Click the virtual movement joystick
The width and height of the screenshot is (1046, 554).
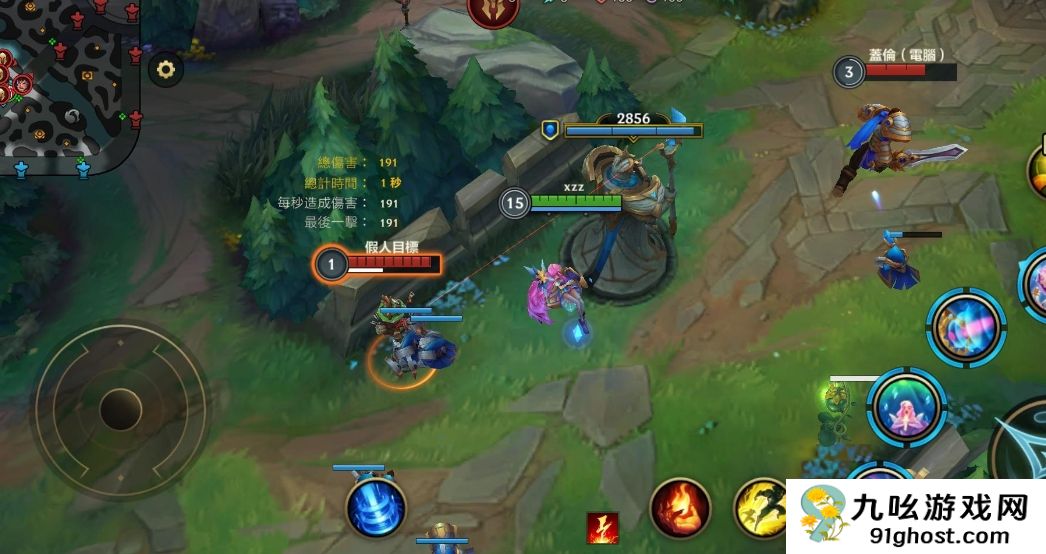click(x=121, y=408)
